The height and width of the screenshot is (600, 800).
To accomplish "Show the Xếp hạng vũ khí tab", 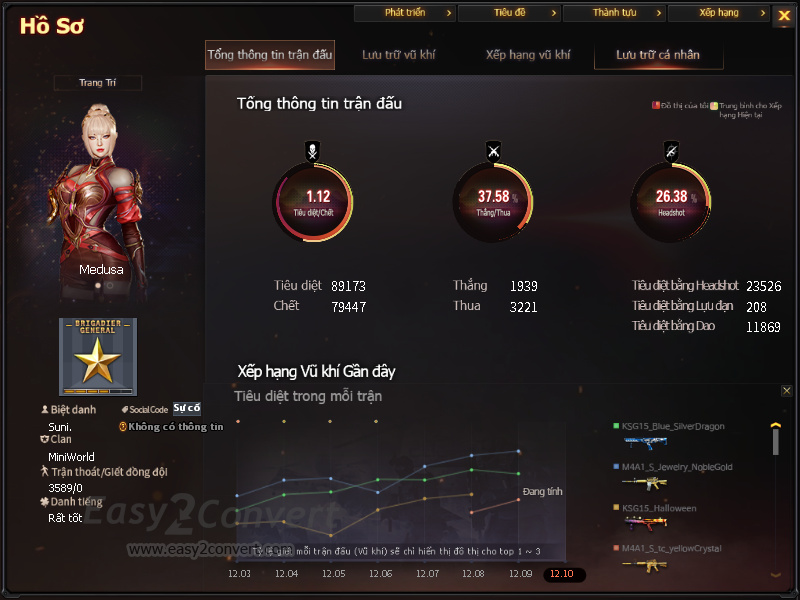I will pyautogui.click(x=528, y=55).
